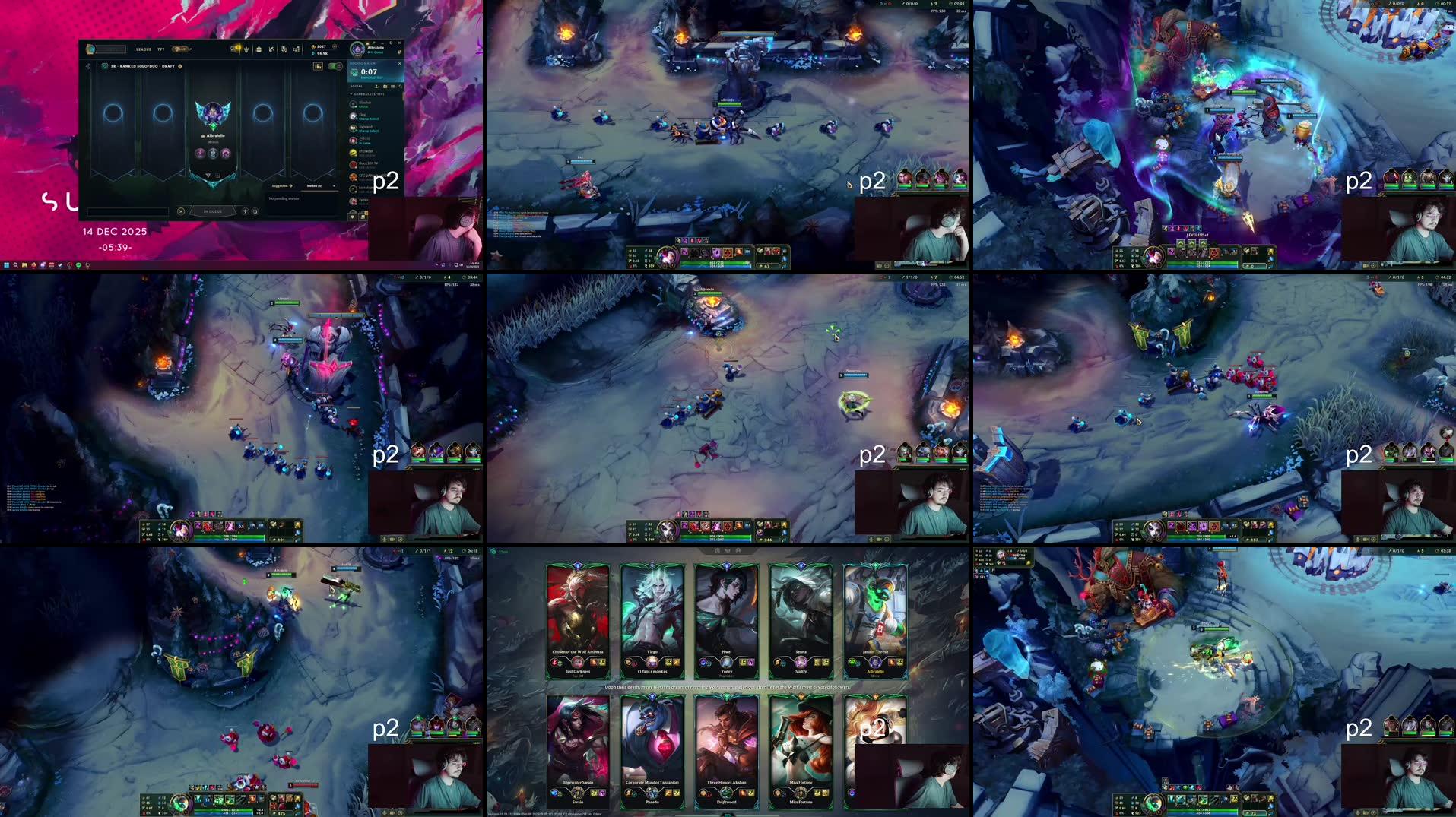Click the IN QUEUE button
The image size is (1456, 817).
[x=213, y=211]
